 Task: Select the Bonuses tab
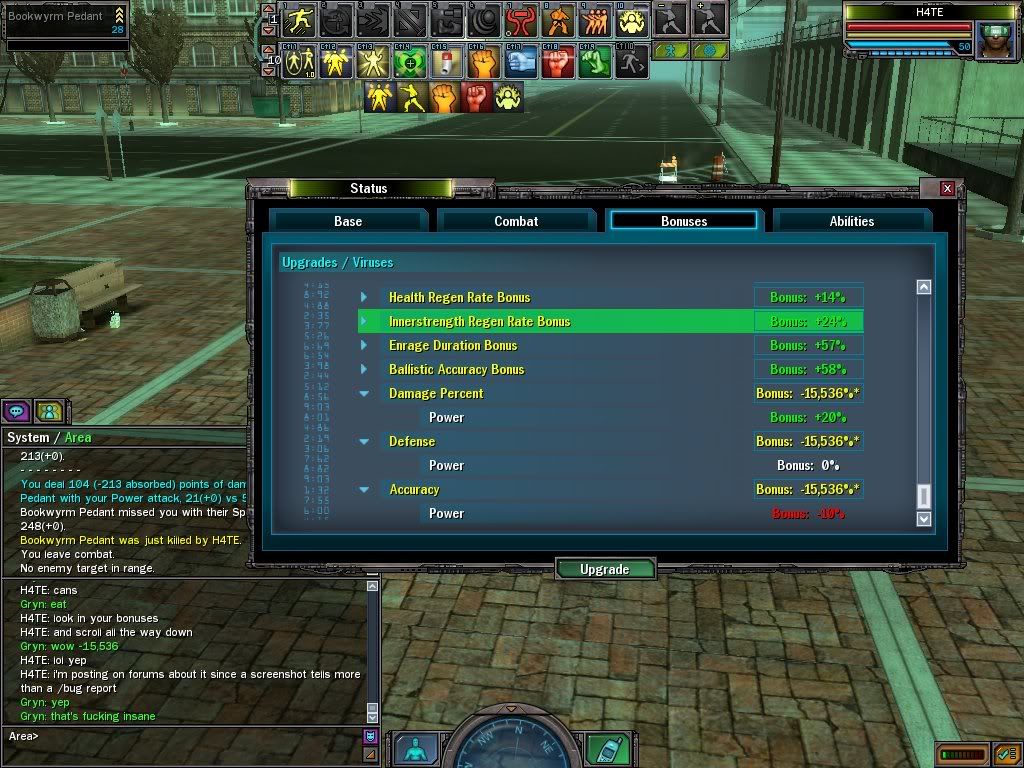(684, 221)
